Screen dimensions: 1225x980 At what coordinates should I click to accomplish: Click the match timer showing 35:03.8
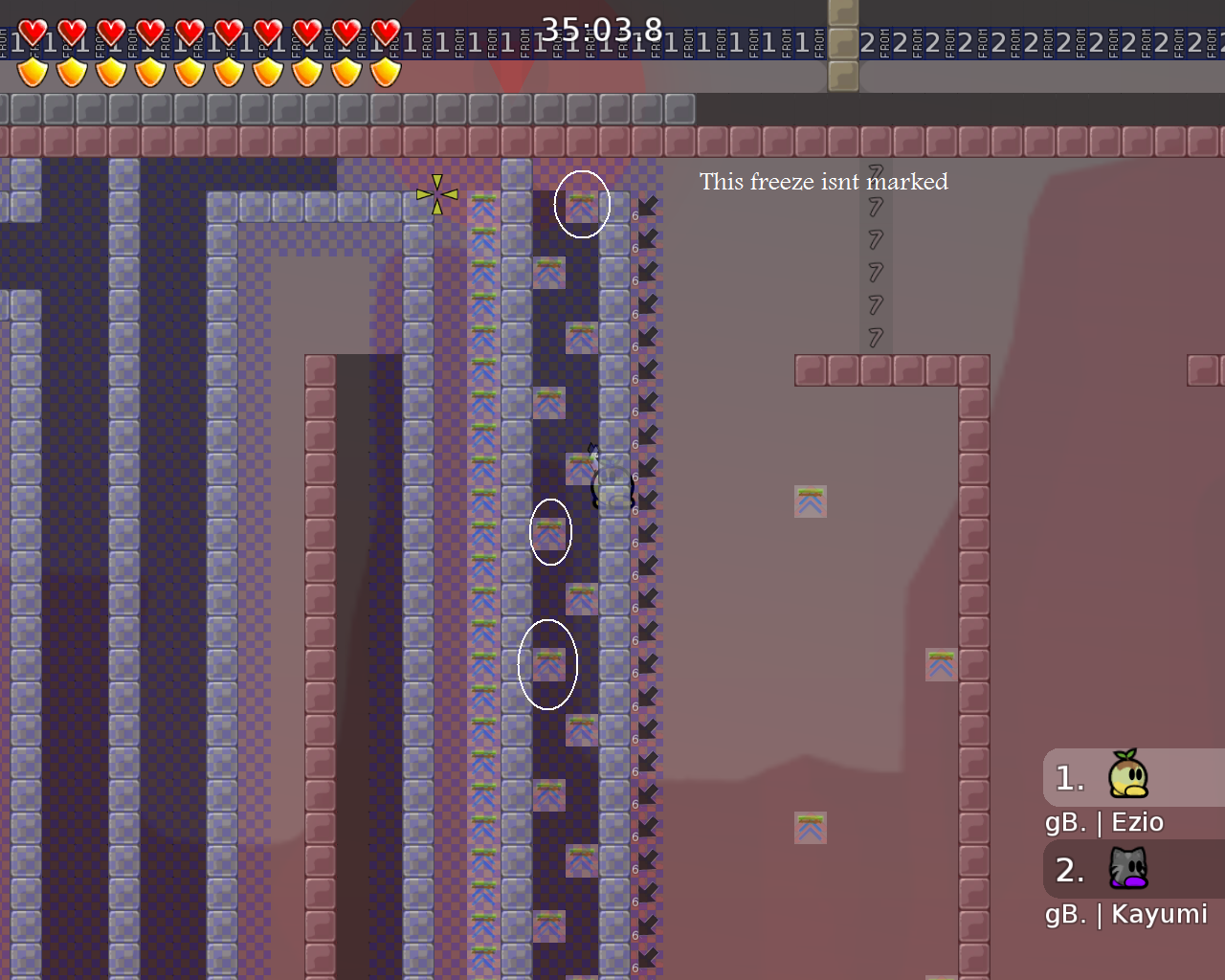(602, 30)
